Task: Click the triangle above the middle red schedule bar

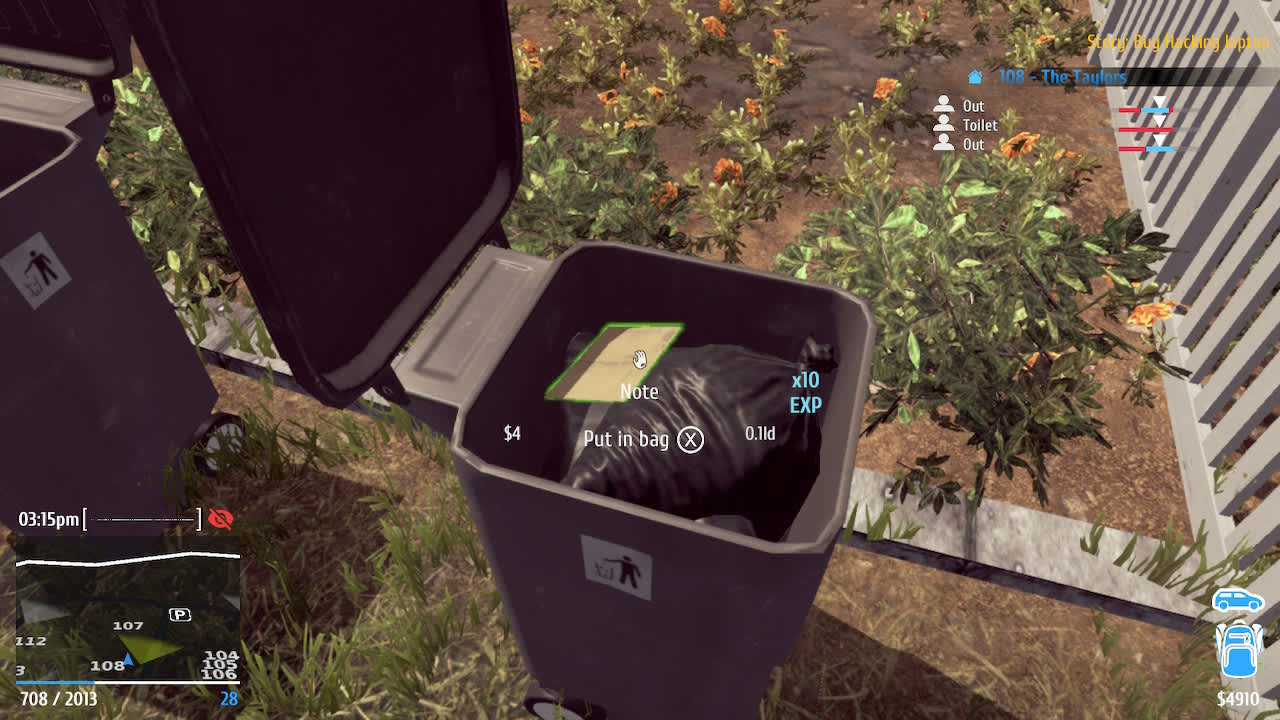Action: pos(1158,120)
